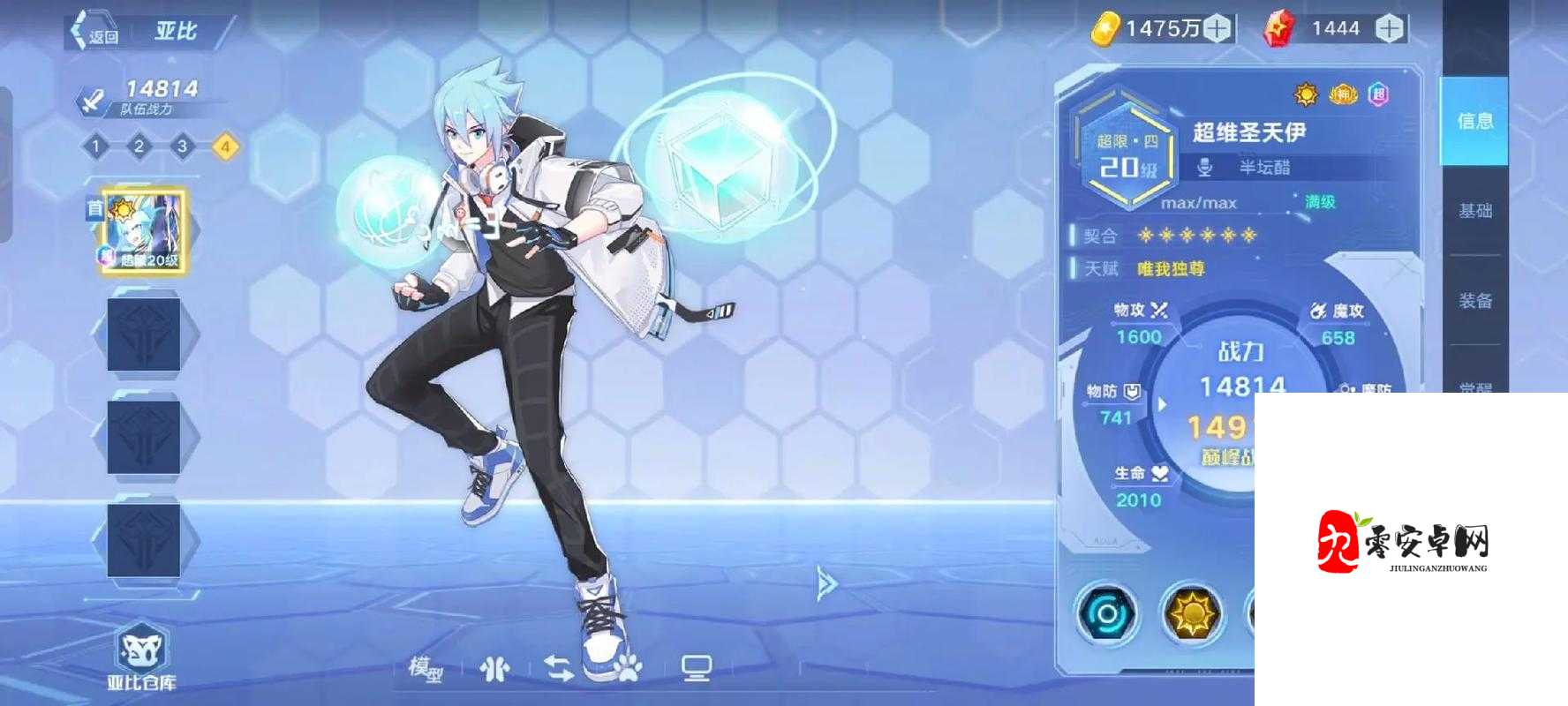
Task: Click the arrow next to 物防 741
Action: coord(1161,402)
